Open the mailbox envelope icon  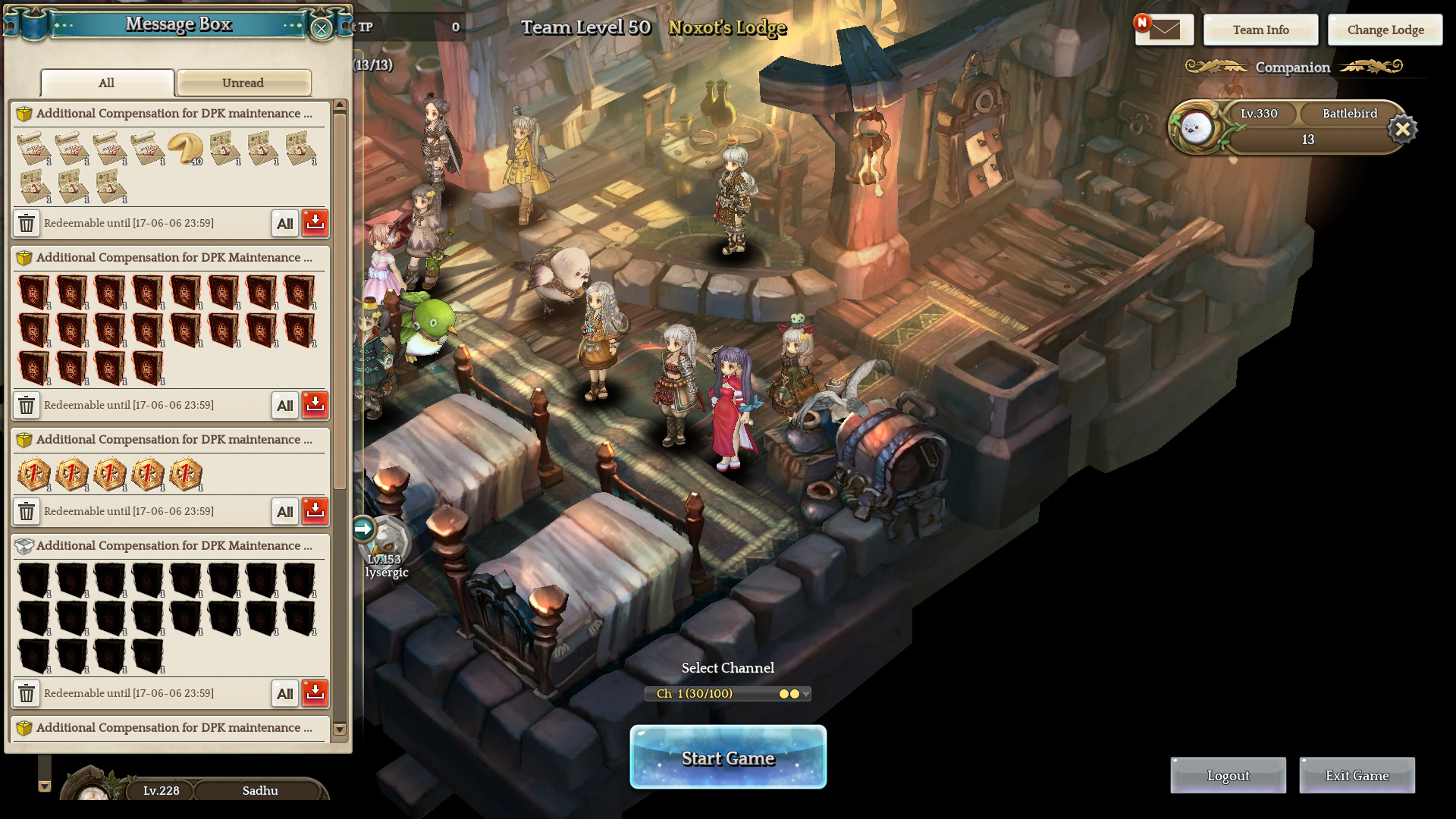coord(1164,30)
